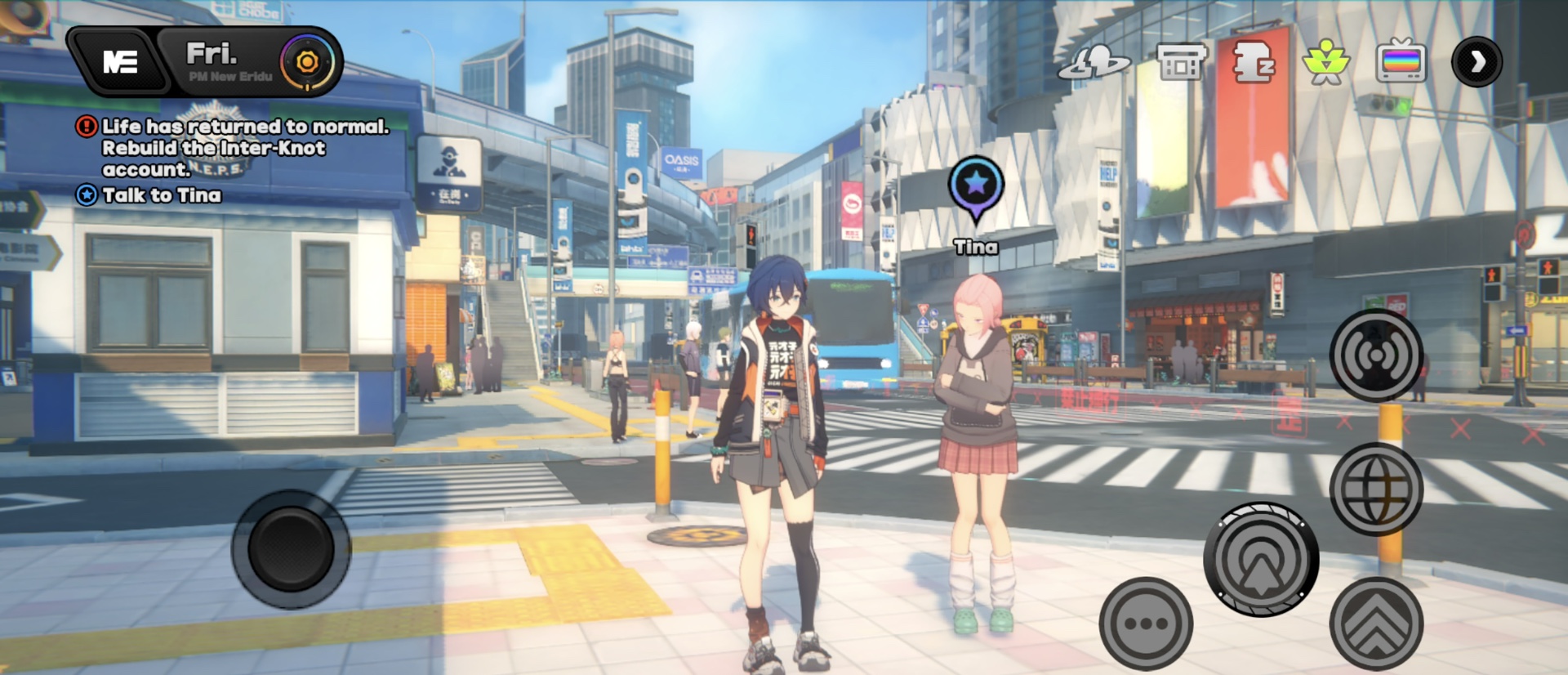The height and width of the screenshot is (675, 1568).
Task: Open the green winged figure icon
Action: click(x=1326, y=62)
